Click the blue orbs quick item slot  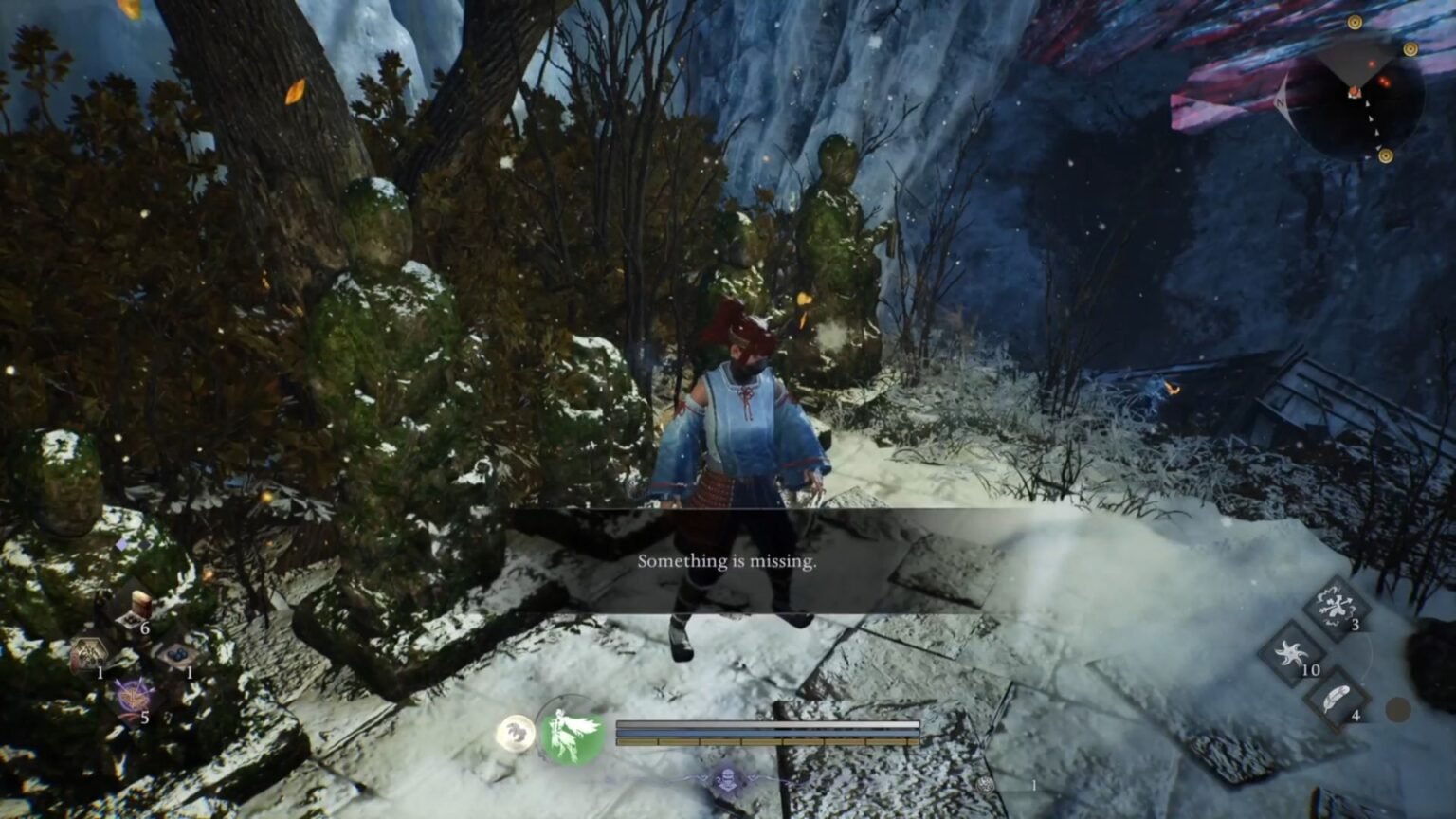[x=178, y=654]
